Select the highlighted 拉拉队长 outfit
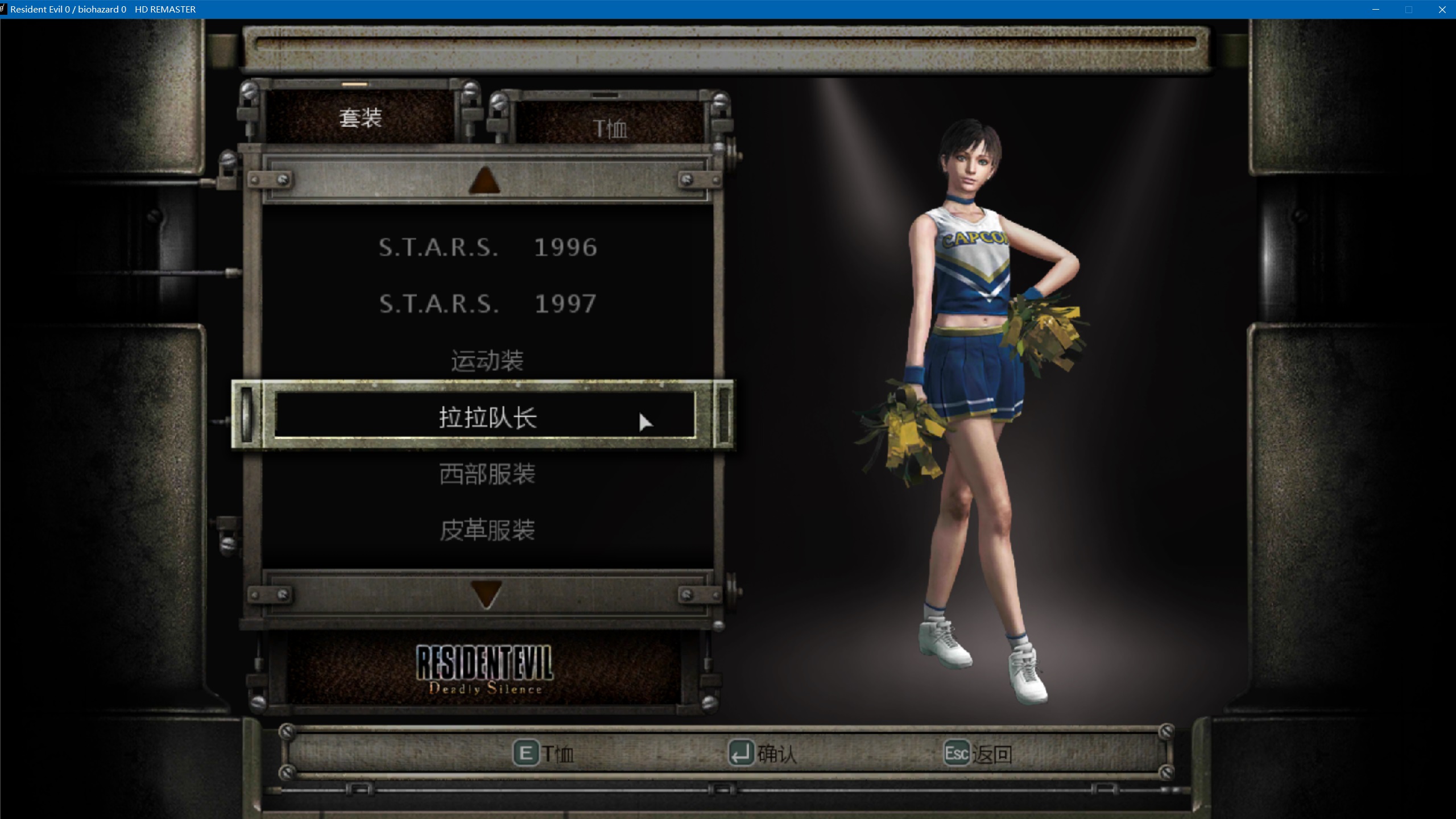1456x819 pixels. click(x=487, y=417)
